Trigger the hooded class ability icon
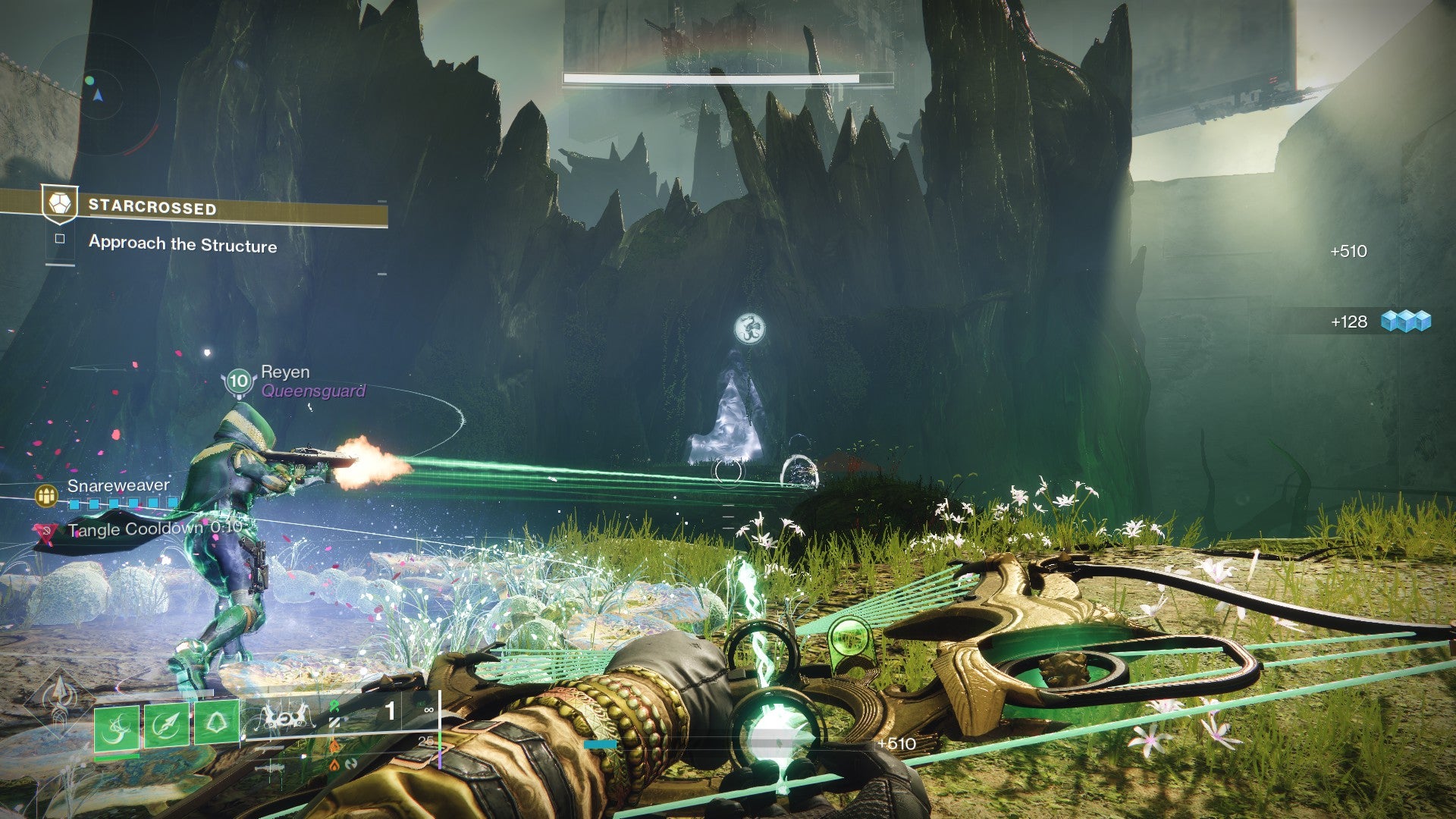The height and width of the screenshot is (819, 1456). (217, 723)
